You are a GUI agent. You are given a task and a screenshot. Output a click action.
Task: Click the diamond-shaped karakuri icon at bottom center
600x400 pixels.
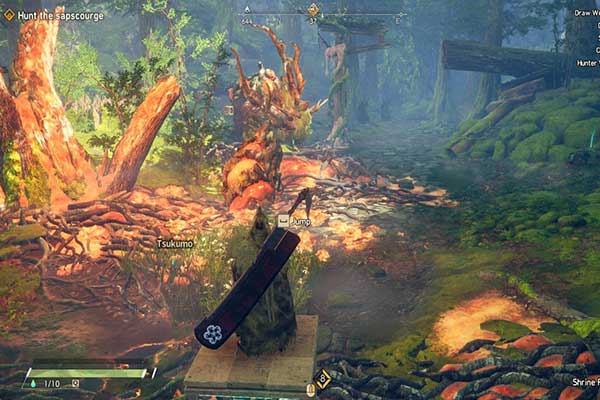coord(323,379)
